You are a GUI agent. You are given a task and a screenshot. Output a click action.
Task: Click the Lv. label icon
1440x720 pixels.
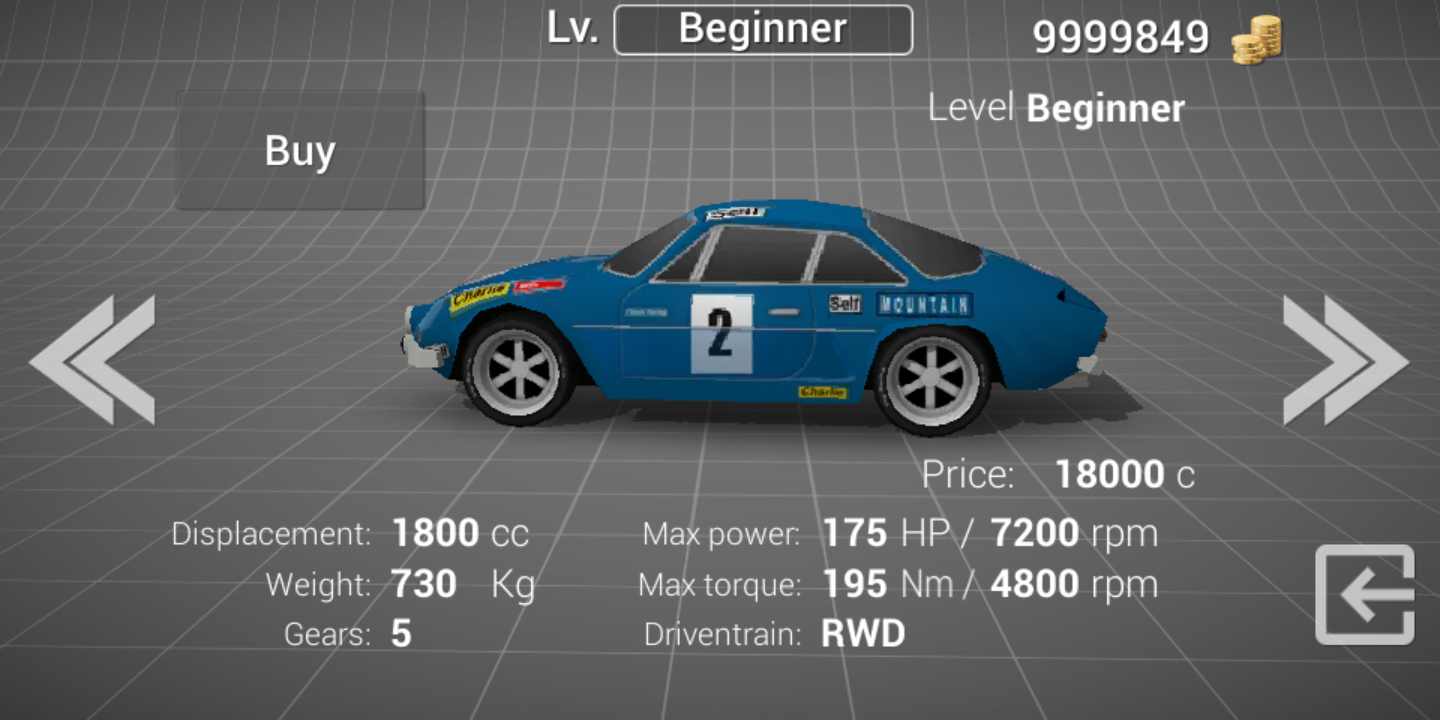(x=570, y=29)
